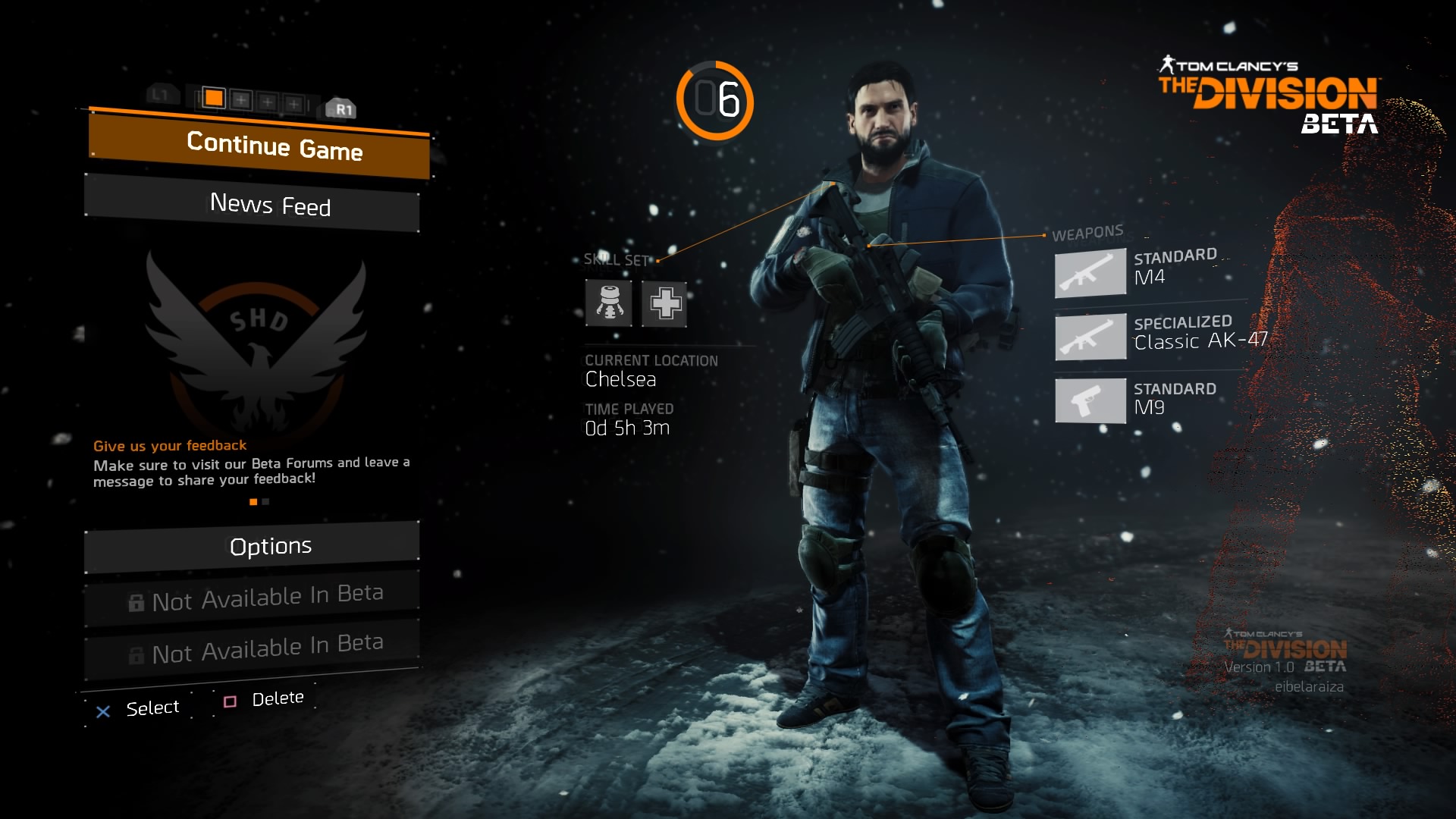Open the Options menu
Screen dimensions: 1456x819
pyautogui.click(x=253, y=546)
